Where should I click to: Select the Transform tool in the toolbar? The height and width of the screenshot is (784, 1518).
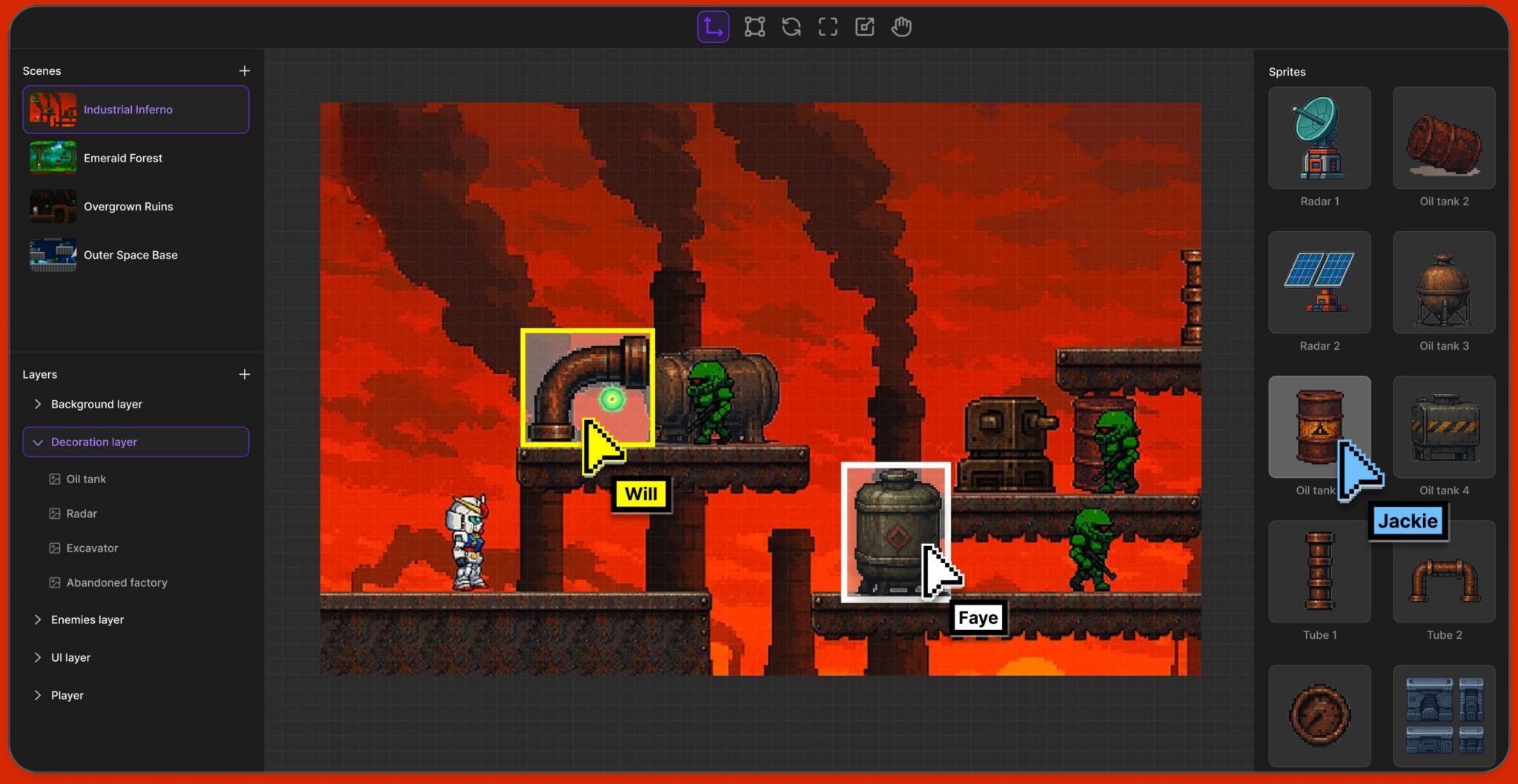[754, 27]
